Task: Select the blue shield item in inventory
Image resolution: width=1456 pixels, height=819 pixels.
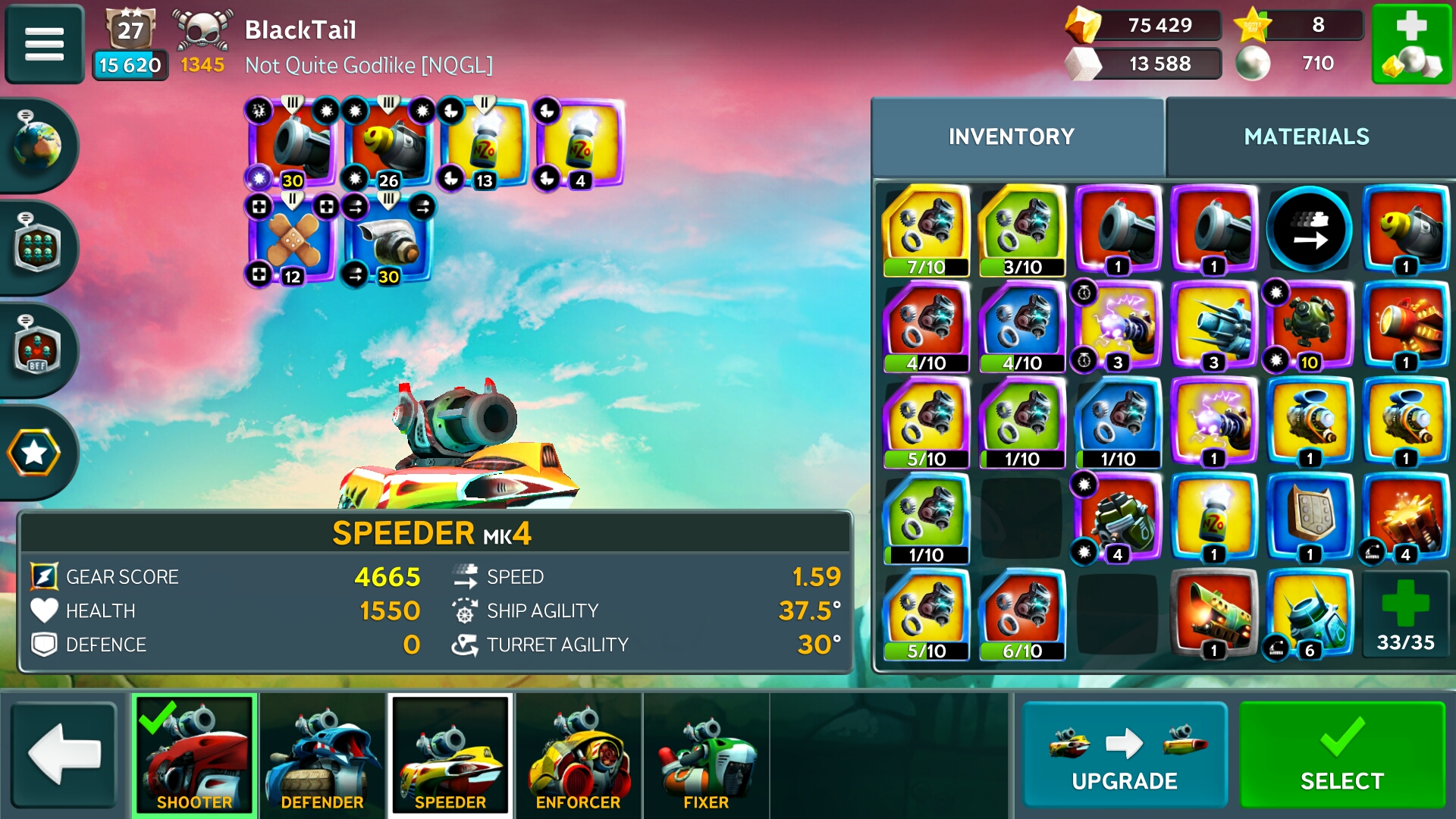Action: tap(1309, 519)
